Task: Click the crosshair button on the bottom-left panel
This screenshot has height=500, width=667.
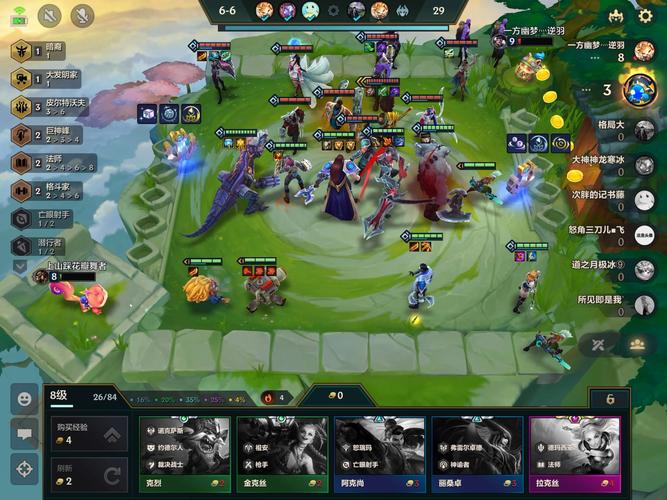Action: pyautogui.click(x=23, y=468)
